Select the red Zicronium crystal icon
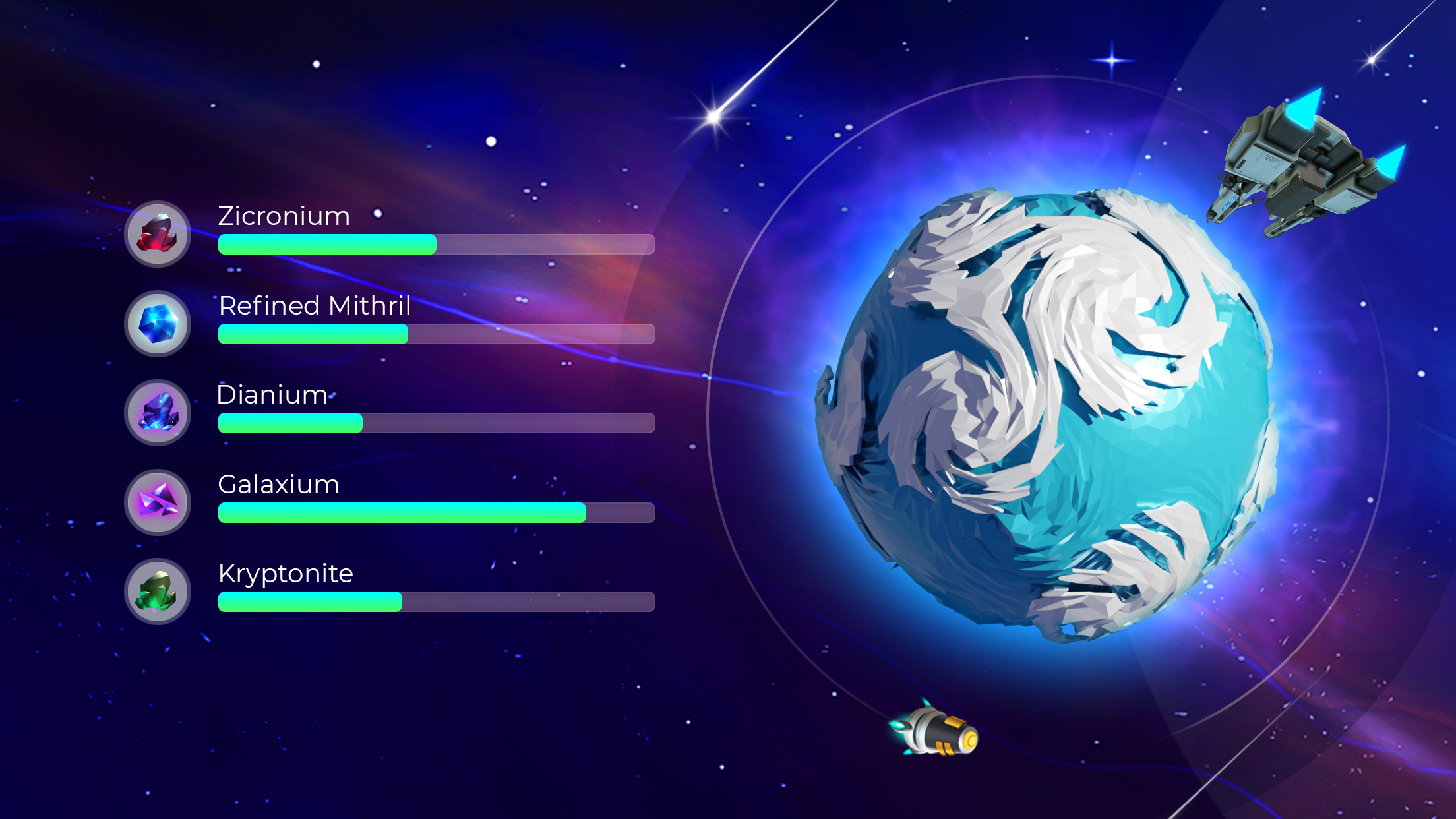 157,234
